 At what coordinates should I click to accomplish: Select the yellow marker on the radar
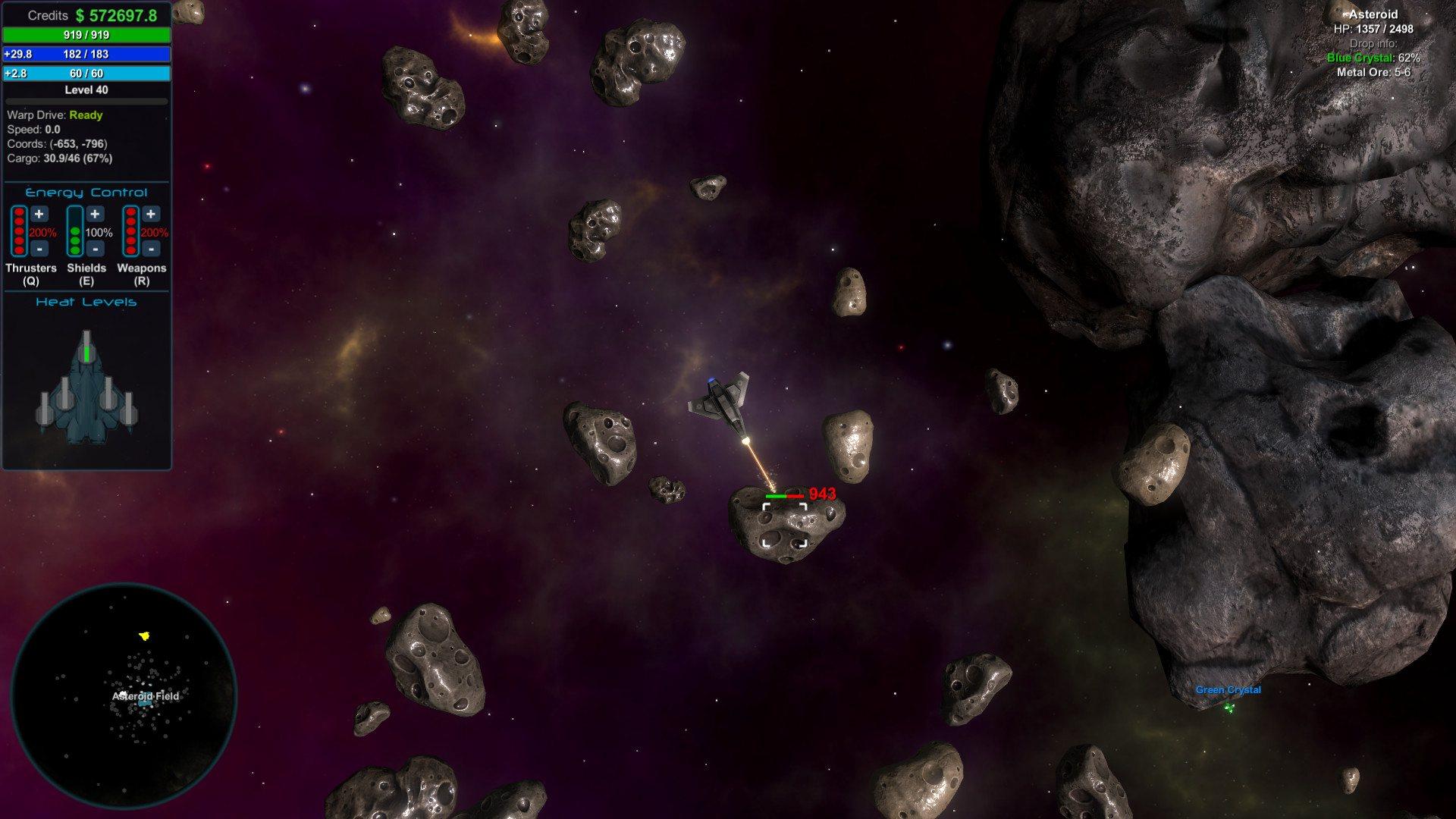145,636
